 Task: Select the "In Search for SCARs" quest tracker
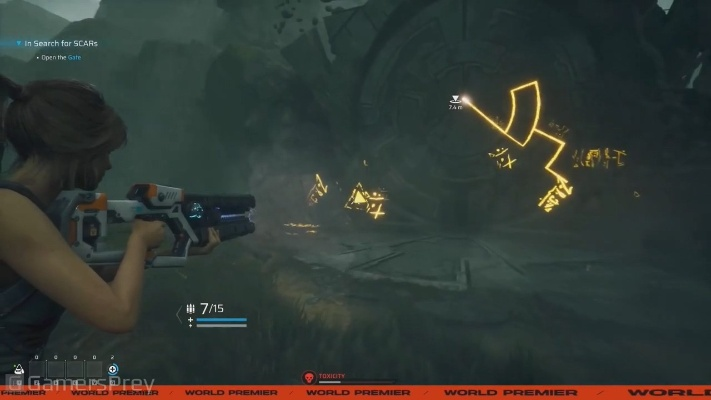coord(56,43)
